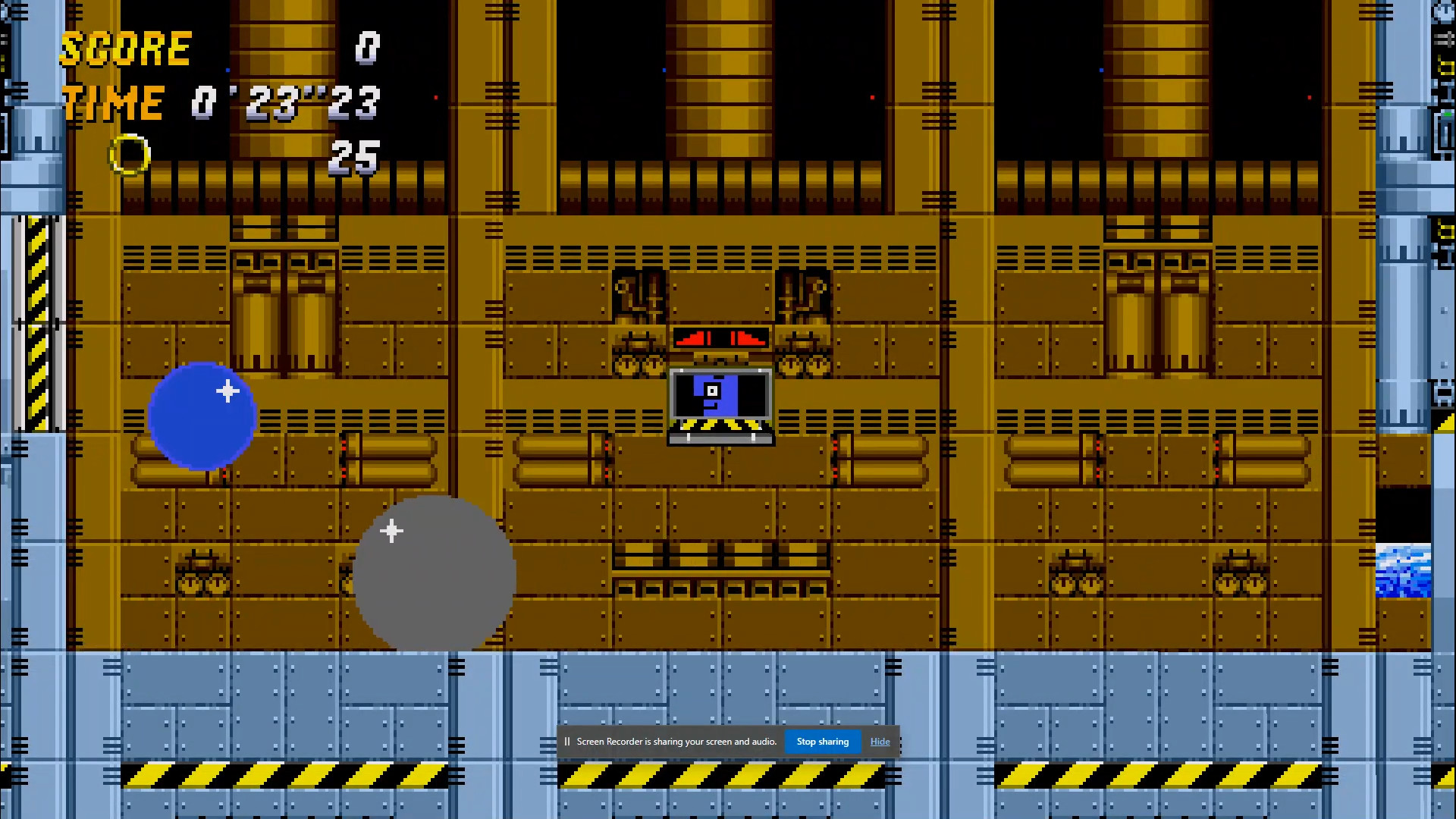
Task: Click the red eye display above the monitor
Action: click(x=719, y=339)
